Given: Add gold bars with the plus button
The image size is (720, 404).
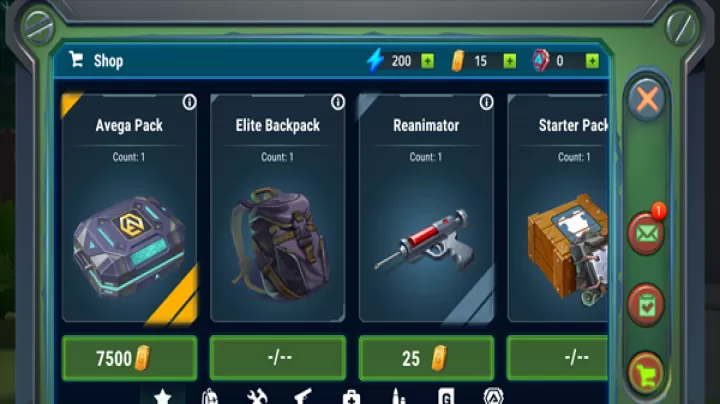Looking at the screenshot, I should pos(510,61).
